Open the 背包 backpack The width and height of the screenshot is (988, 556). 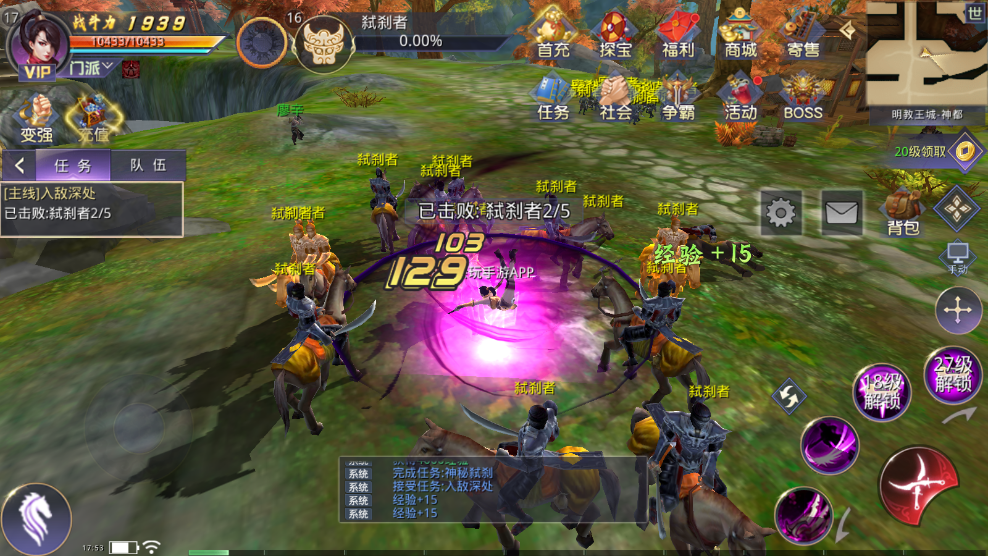point(902,212)
